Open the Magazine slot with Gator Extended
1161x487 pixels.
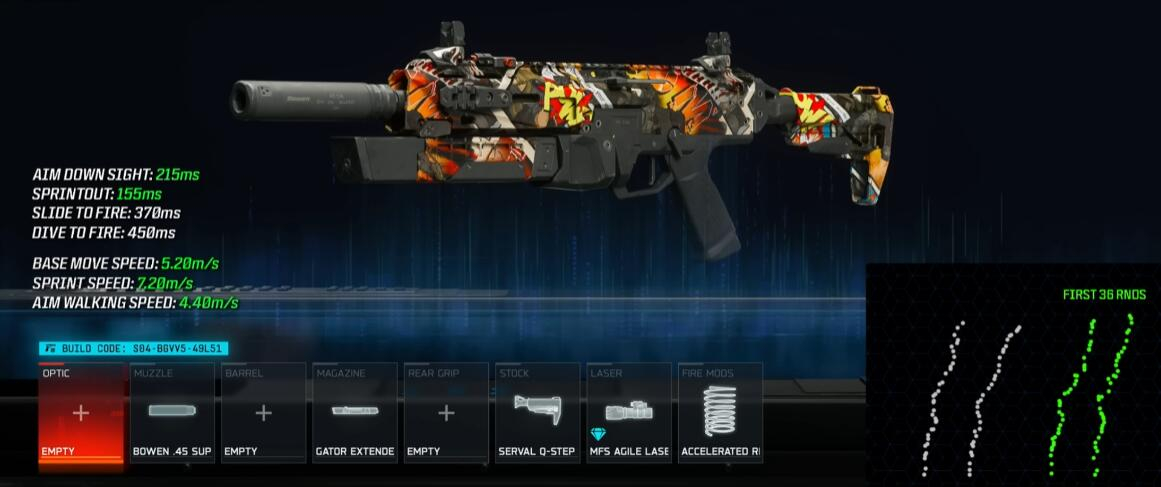[x=355, y=413]
